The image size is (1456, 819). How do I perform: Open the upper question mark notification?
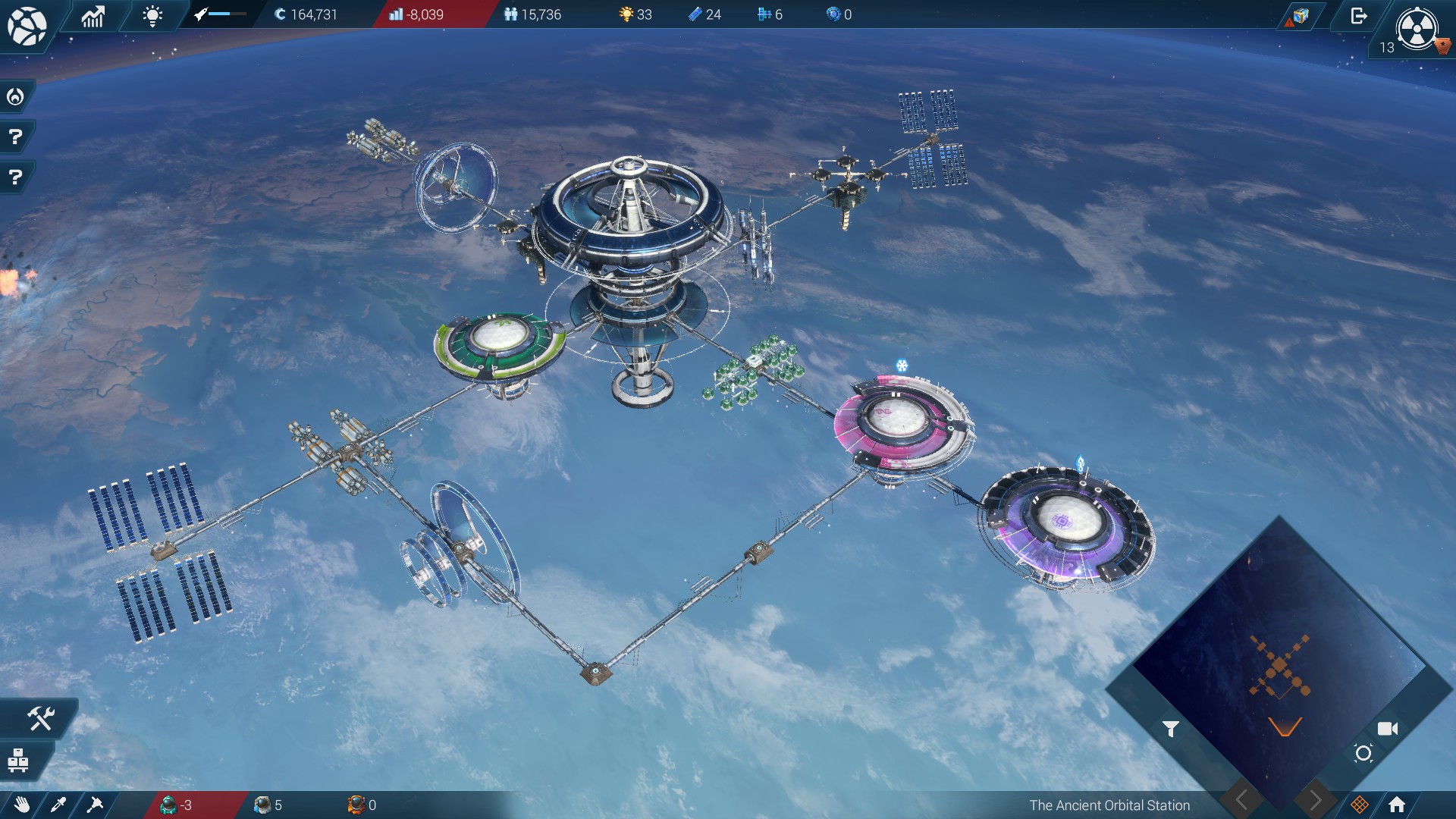[x=15, y=137]
